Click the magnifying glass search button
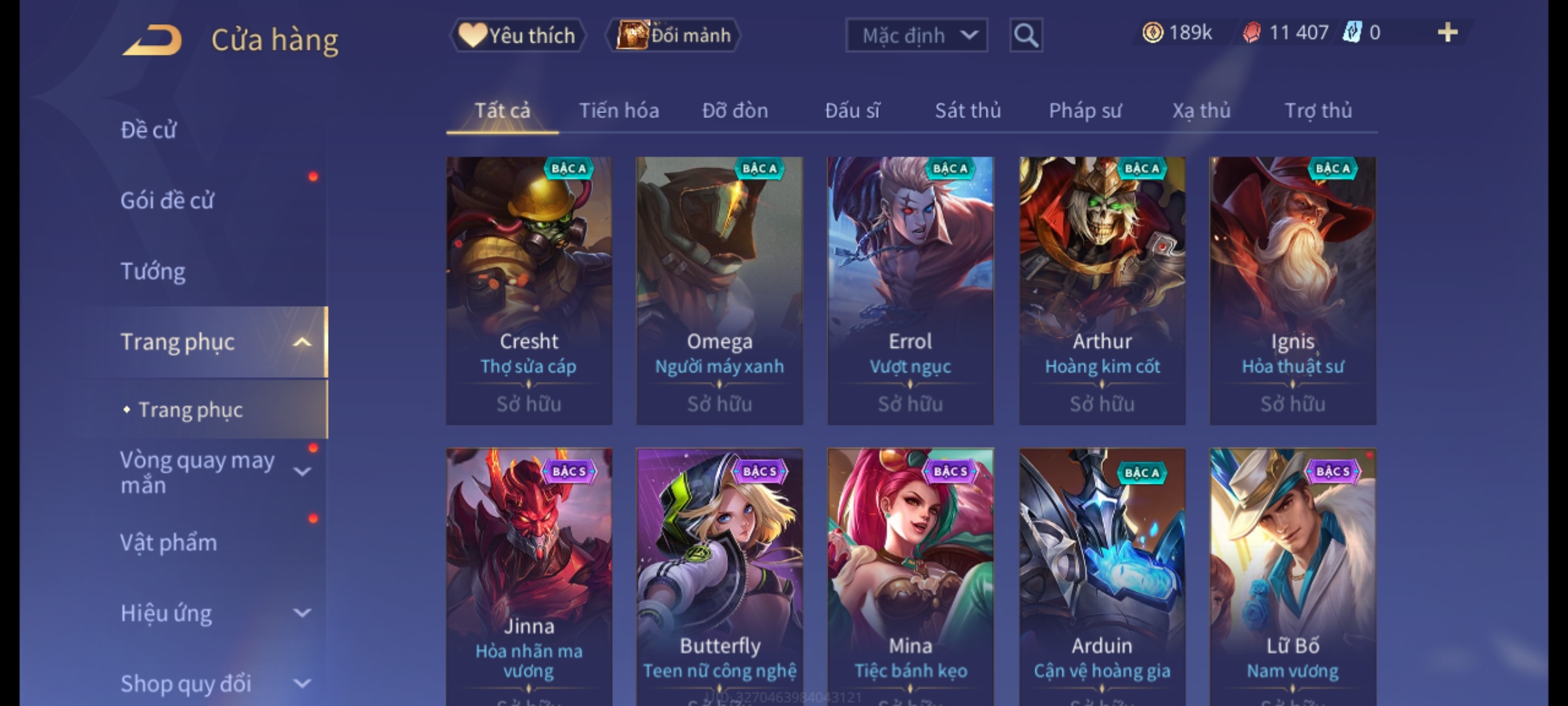 tap(1026, 35)
